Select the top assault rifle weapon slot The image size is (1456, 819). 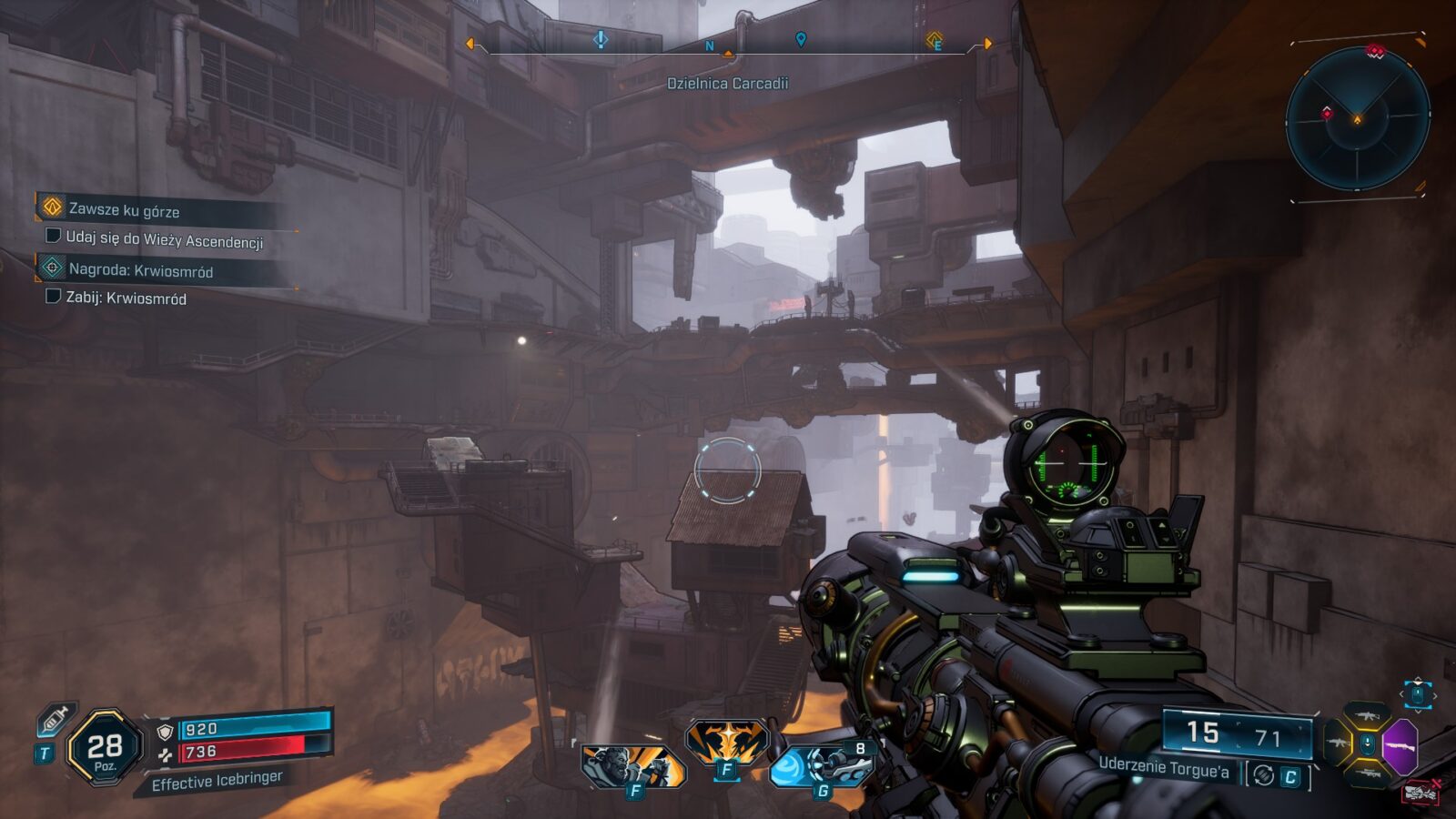click(1366, 716)
